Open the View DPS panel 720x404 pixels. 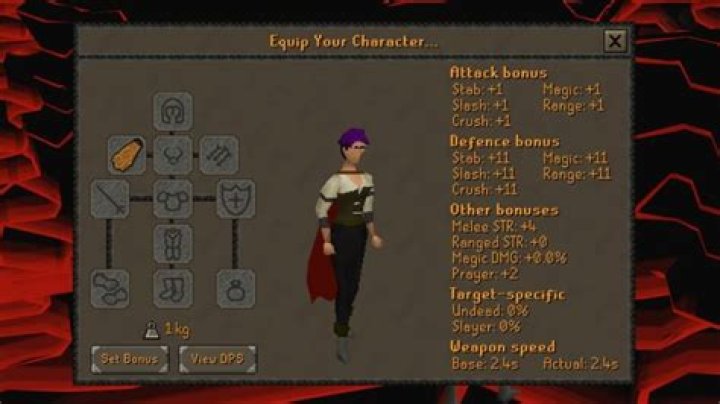(x=217, y=357)
